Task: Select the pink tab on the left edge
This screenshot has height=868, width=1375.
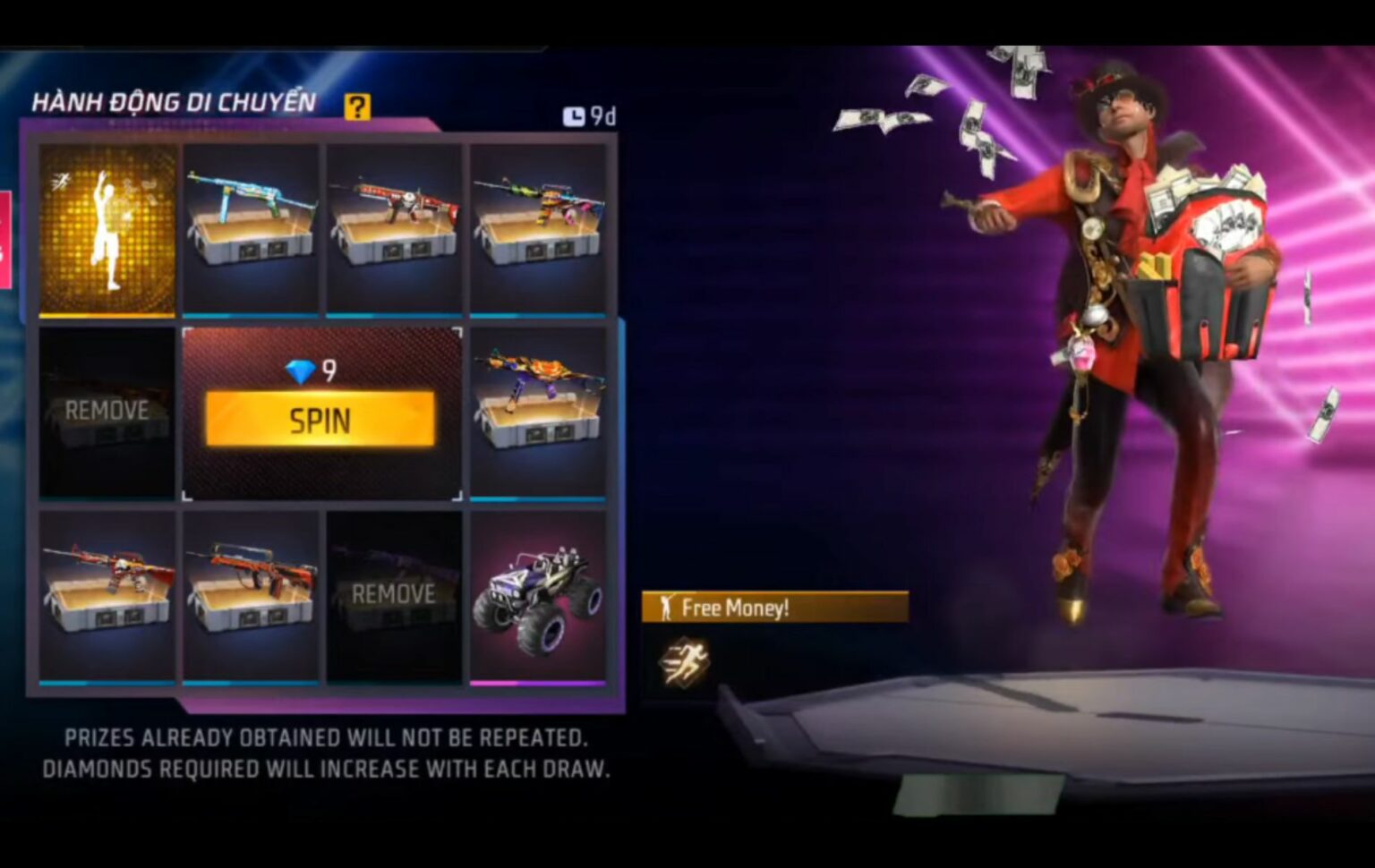Action: coord(5,237)
